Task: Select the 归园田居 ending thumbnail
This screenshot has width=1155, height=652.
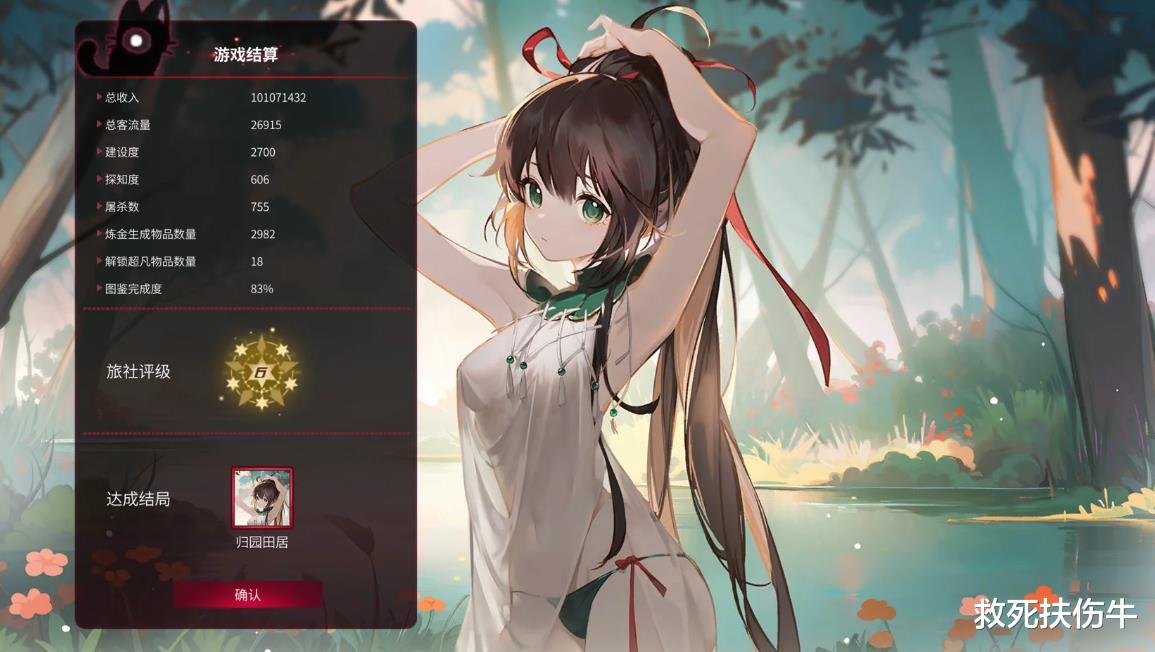Action: click(x=262, y=498)
